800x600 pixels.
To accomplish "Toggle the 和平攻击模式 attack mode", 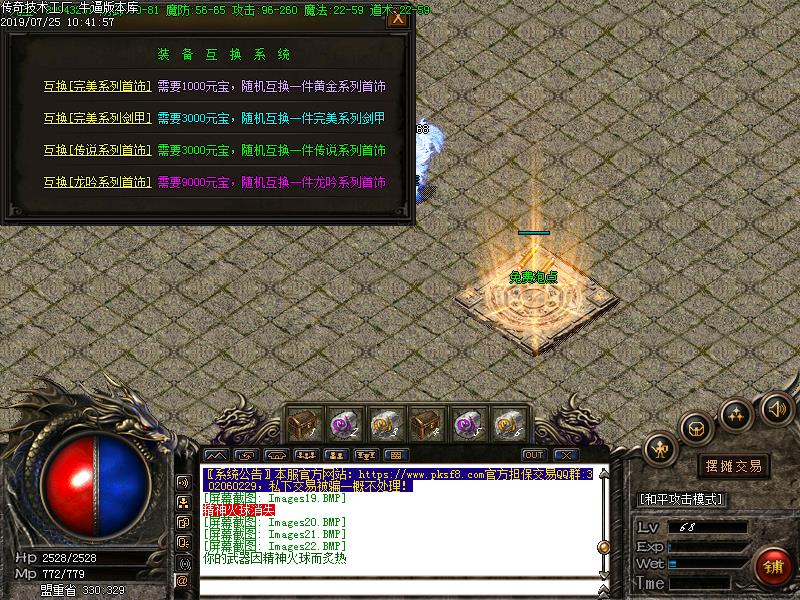I will pyautogui.click(x=682, y=499).
